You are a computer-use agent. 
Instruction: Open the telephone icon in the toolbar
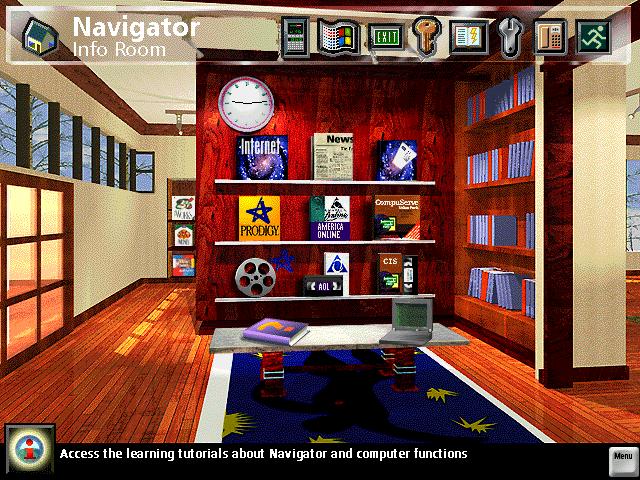click(550, 36)
